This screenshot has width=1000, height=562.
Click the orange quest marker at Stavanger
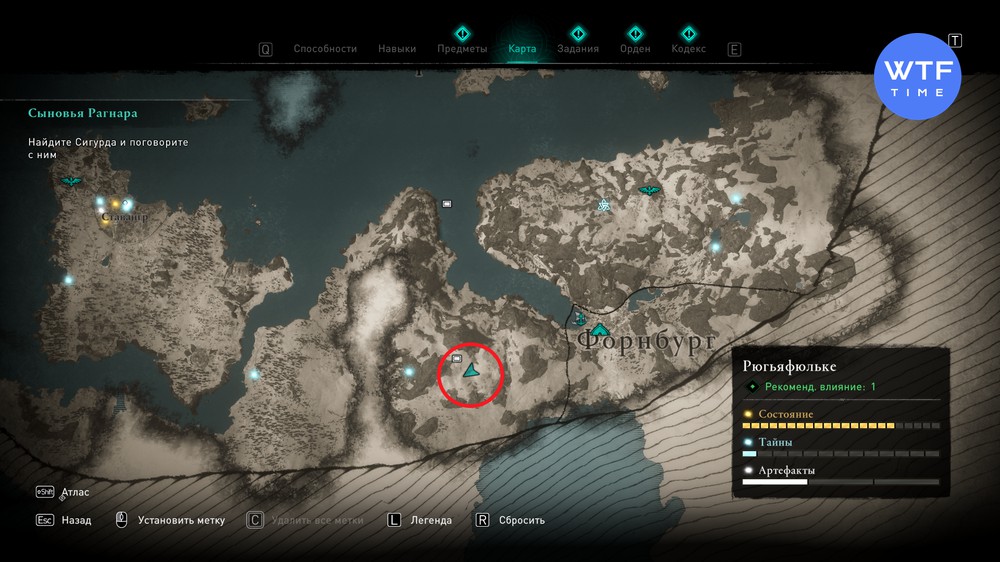[115, 204]
